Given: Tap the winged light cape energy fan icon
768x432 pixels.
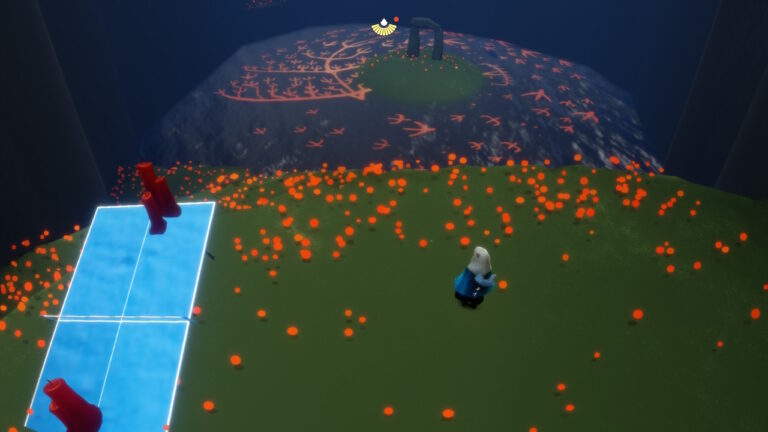Looking at the screenshot, I should tap(384, 28).
